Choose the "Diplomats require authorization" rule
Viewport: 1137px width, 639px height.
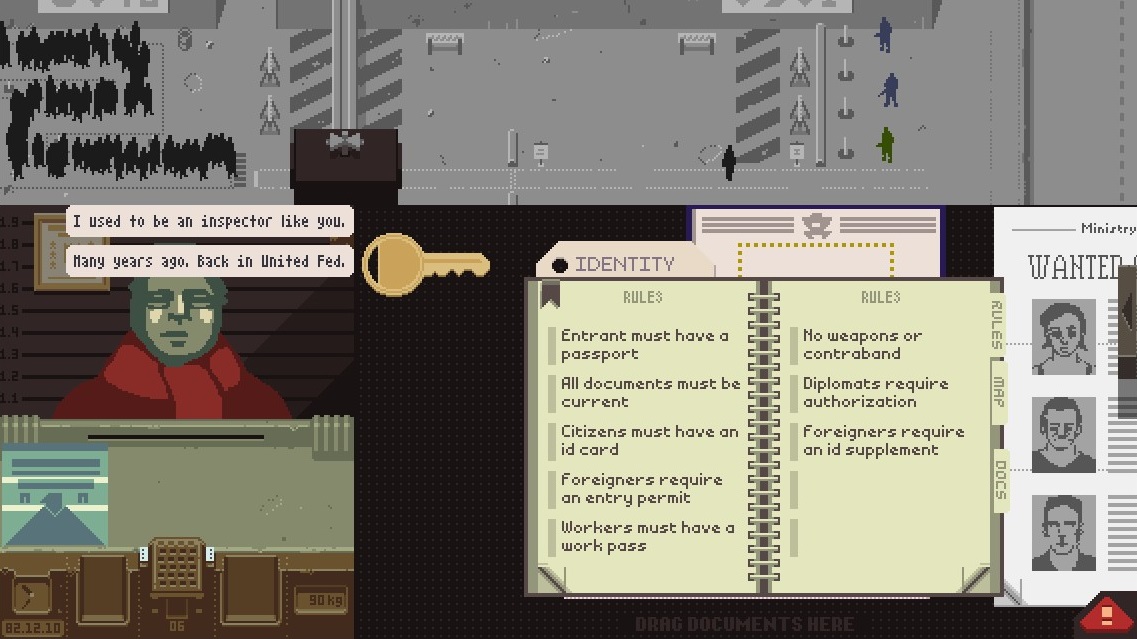click(875, 392)
